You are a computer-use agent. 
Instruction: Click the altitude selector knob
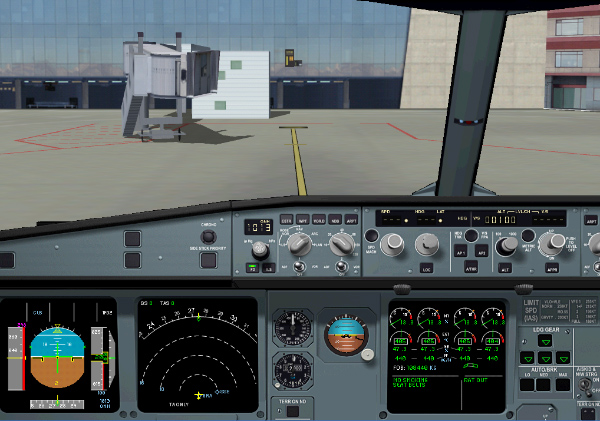click(x=506, y=243)
